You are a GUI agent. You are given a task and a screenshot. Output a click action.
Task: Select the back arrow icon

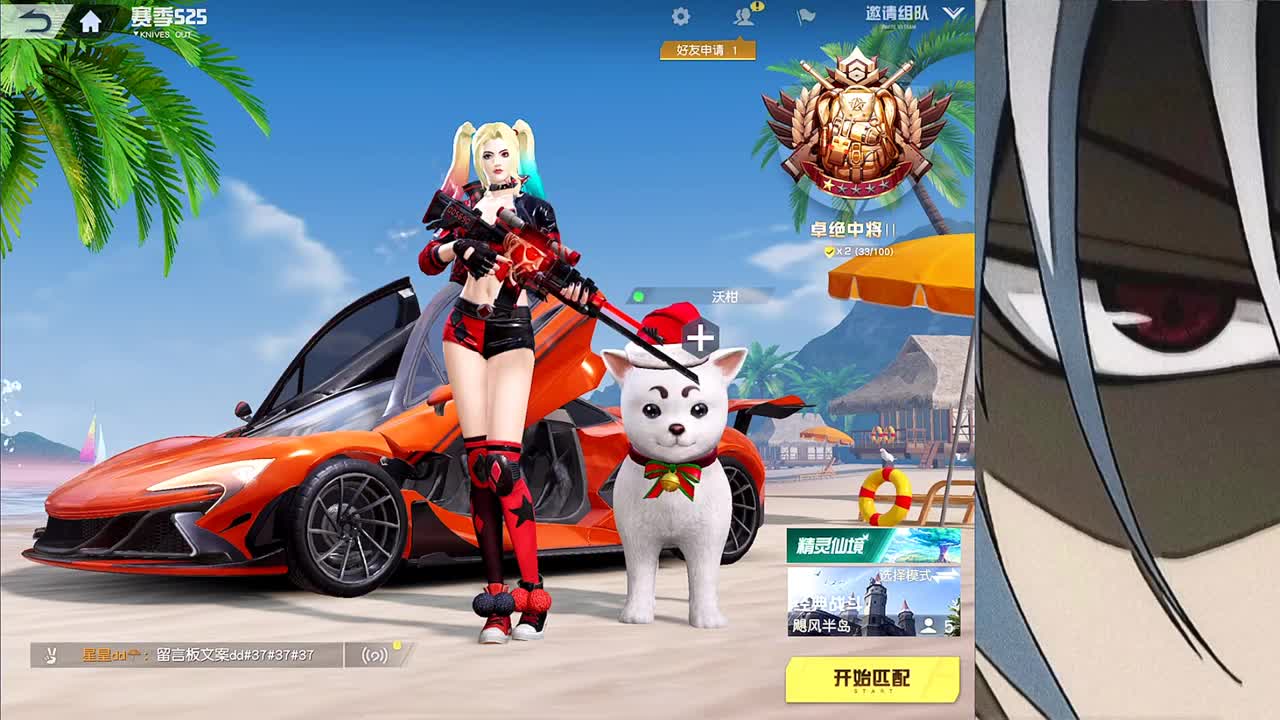(33, 18)
